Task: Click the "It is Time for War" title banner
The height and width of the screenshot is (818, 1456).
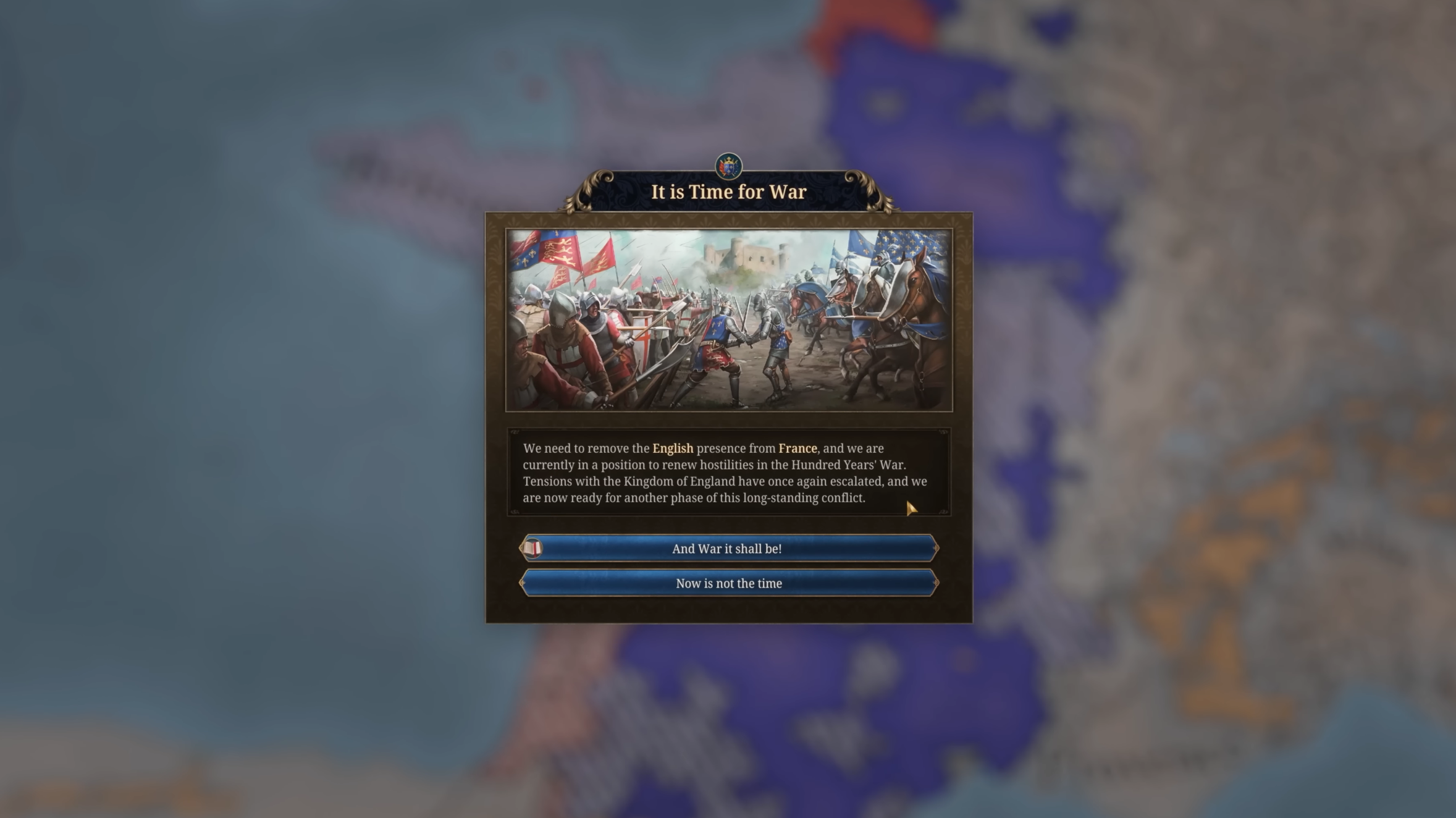Action: pos(728,192)
